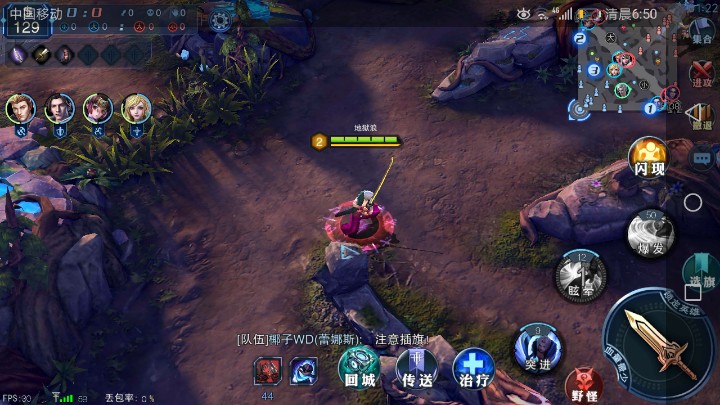Select the pink-haired teammate portrait
This screenshot has height=405, width=720.
pos(98,108)
